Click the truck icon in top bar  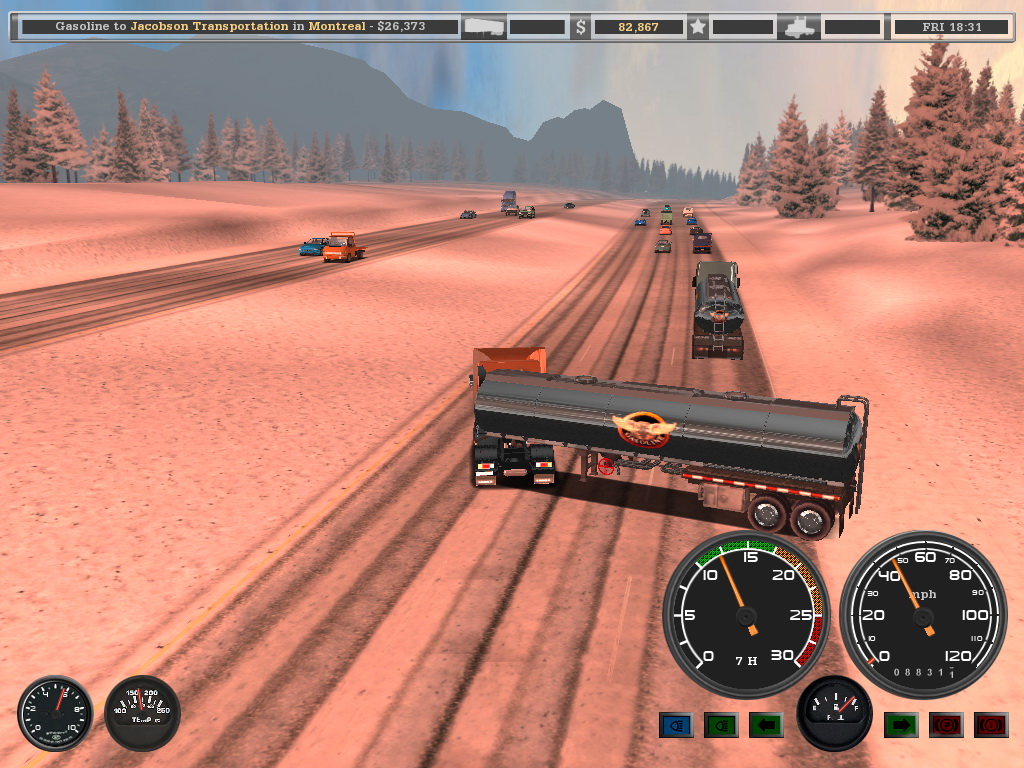(802, 27)
